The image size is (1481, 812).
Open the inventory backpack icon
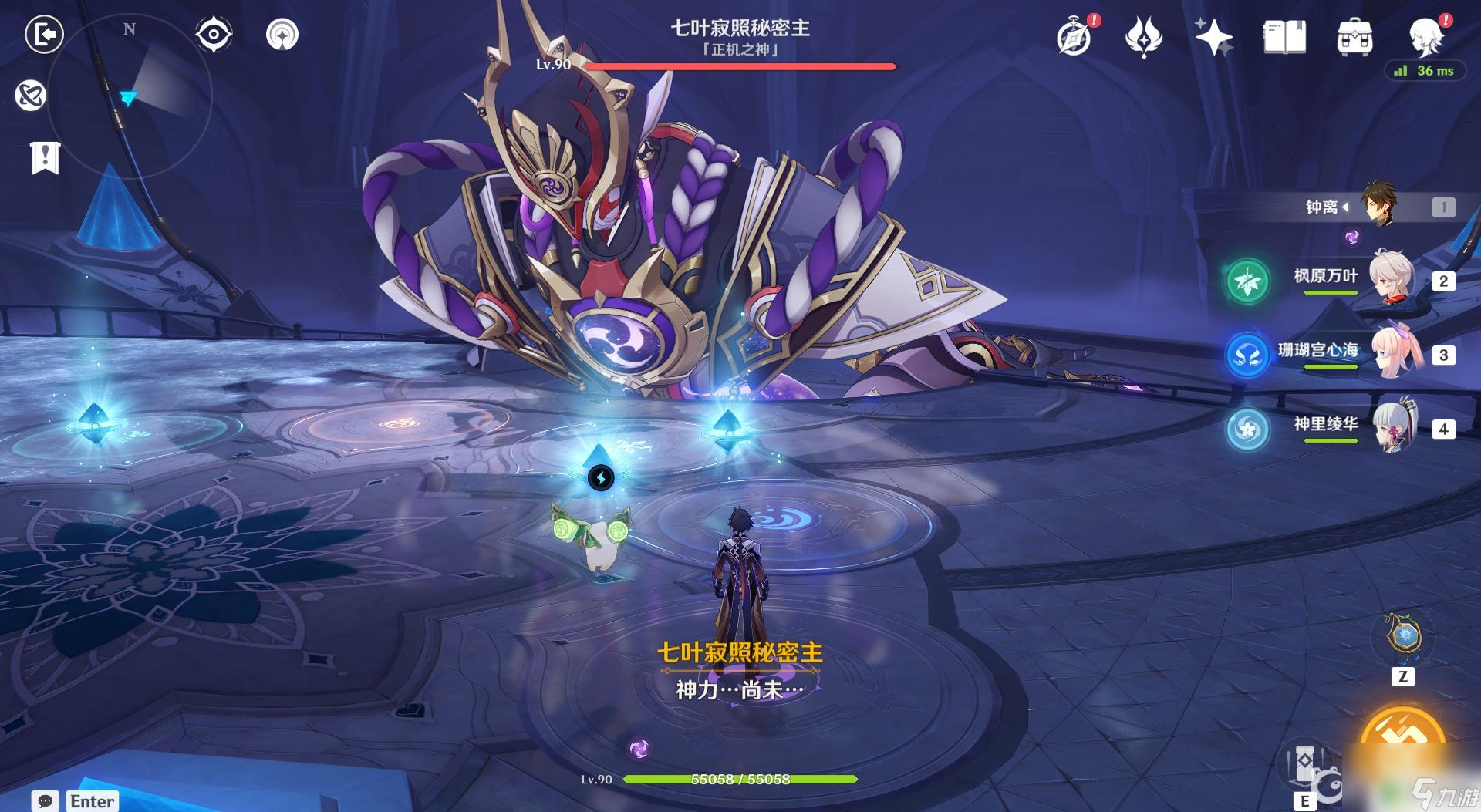click(x=1354, y=37)
